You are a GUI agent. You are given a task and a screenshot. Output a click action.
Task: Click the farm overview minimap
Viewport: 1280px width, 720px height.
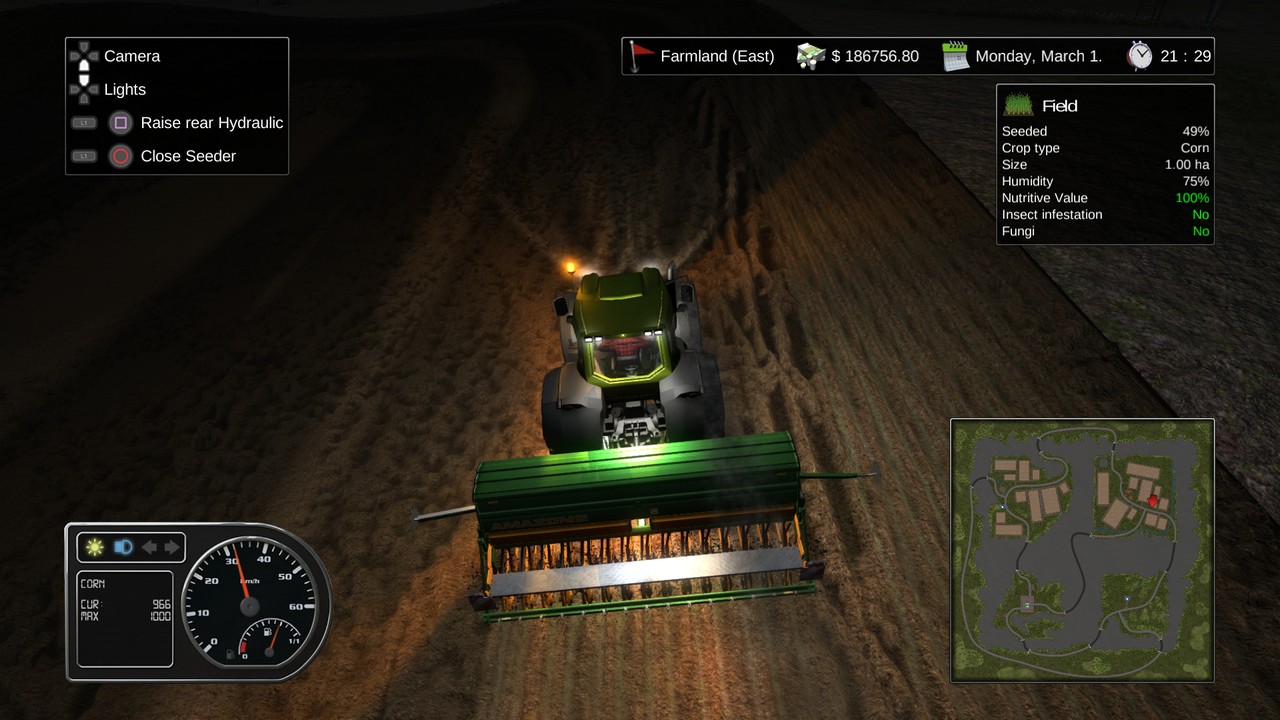coord(1082,550)
